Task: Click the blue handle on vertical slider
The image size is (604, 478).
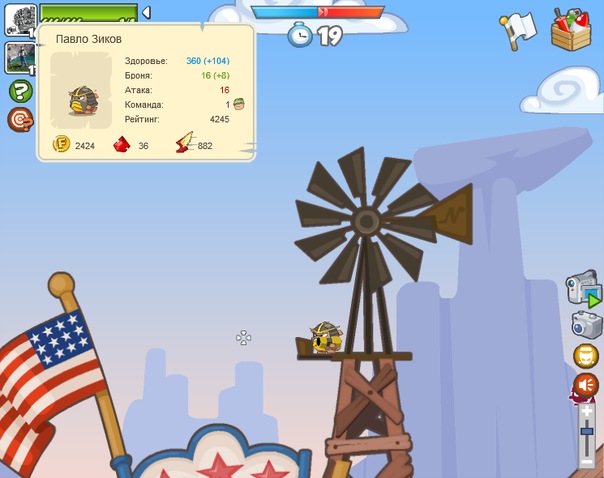Action: (x=587, y=431)
